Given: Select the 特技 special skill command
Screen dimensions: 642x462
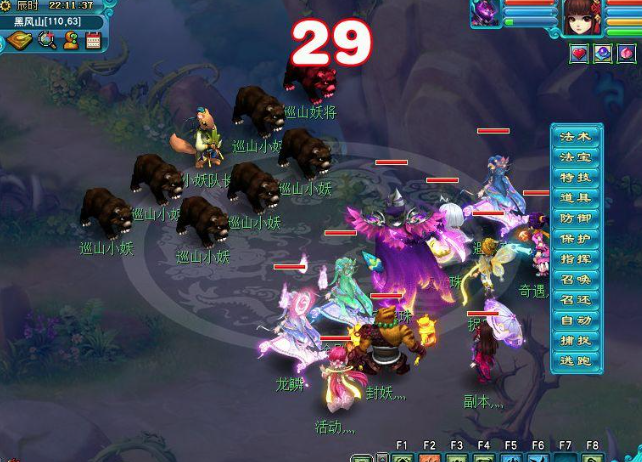Looking at the screenshot, I should click(x=578, y=177).
